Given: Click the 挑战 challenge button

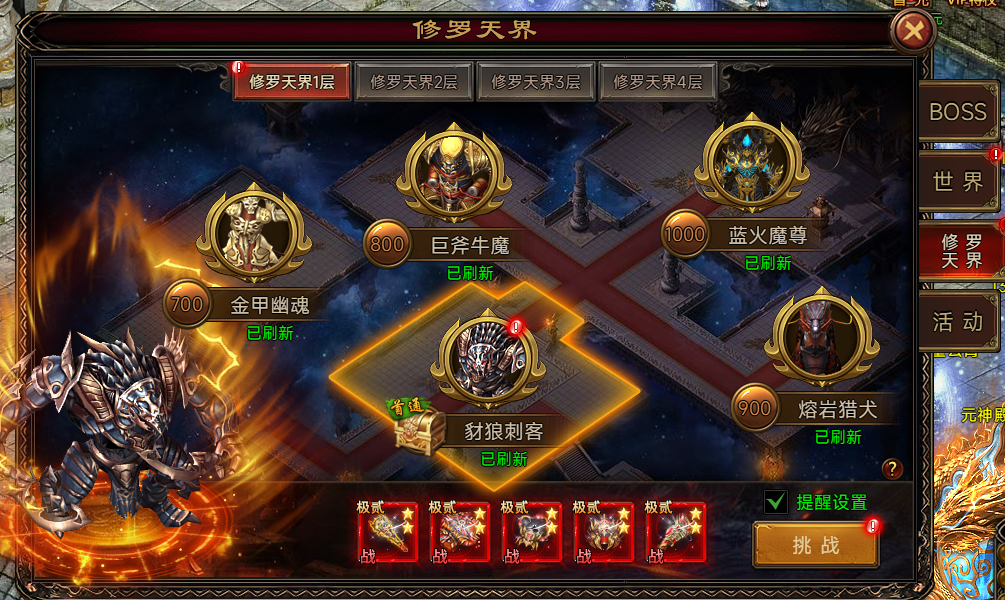Looking at the screenshot, I should click(x=815, y=546).
